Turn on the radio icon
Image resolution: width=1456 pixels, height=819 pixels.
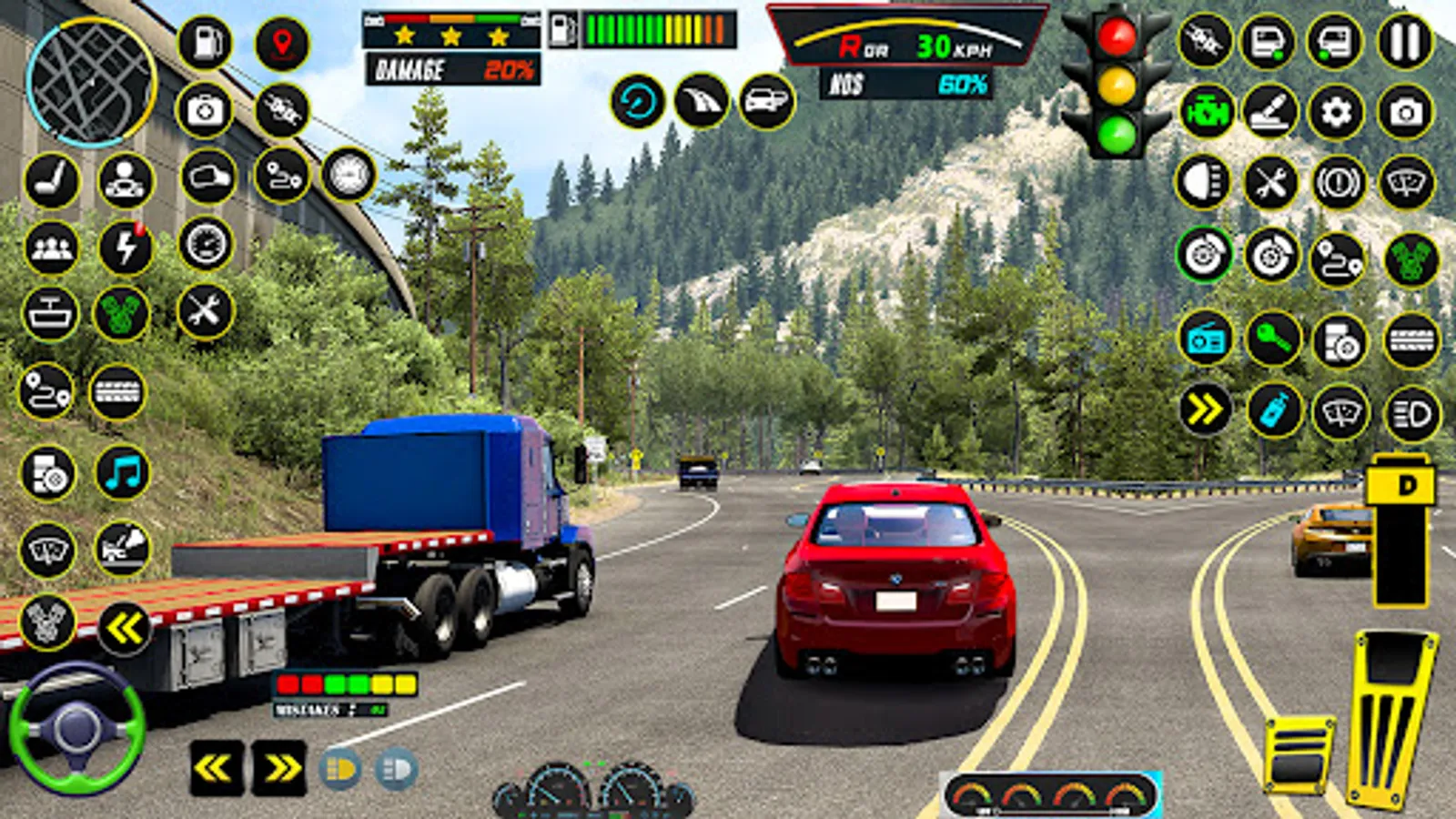(1206, 339)
